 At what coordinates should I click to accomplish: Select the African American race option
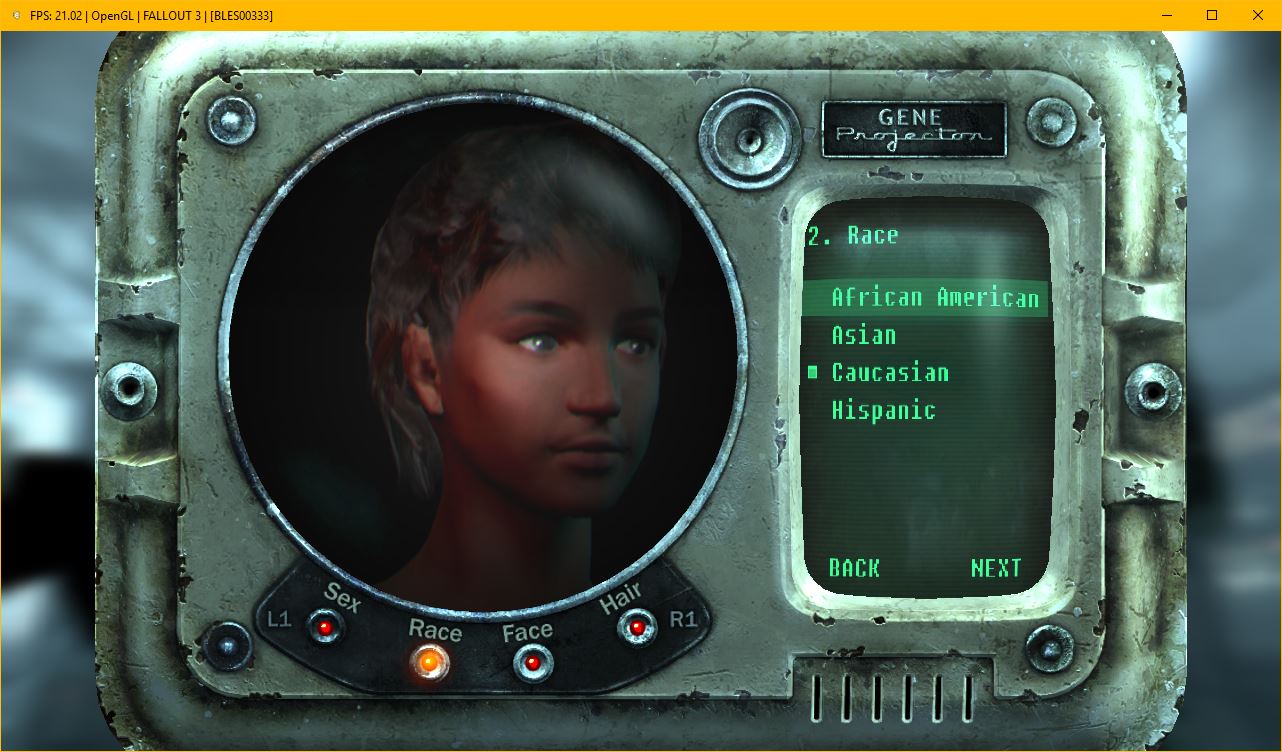click(x=934, y=298)
